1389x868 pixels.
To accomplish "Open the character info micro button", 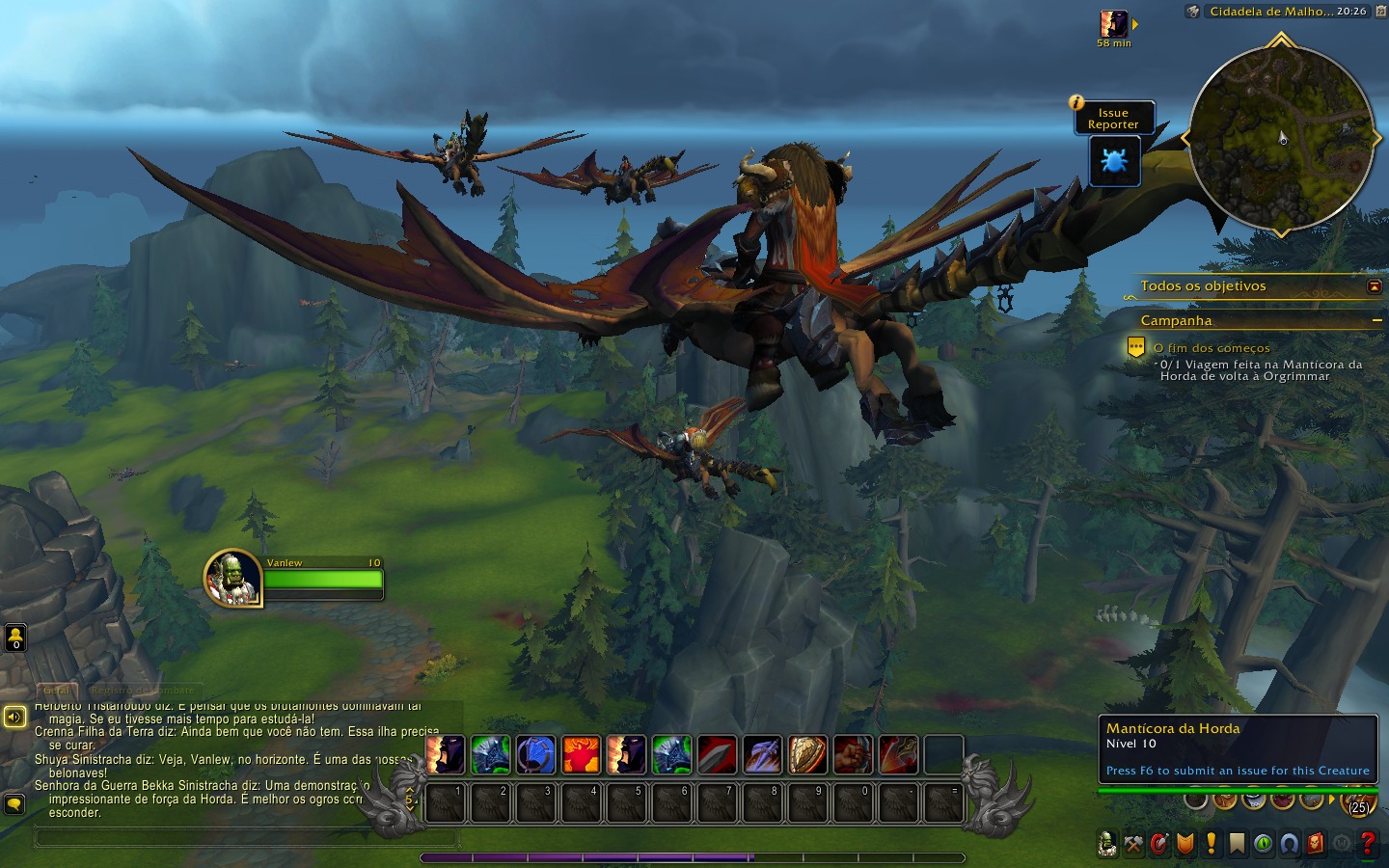I will click(x=1107, y=844).
